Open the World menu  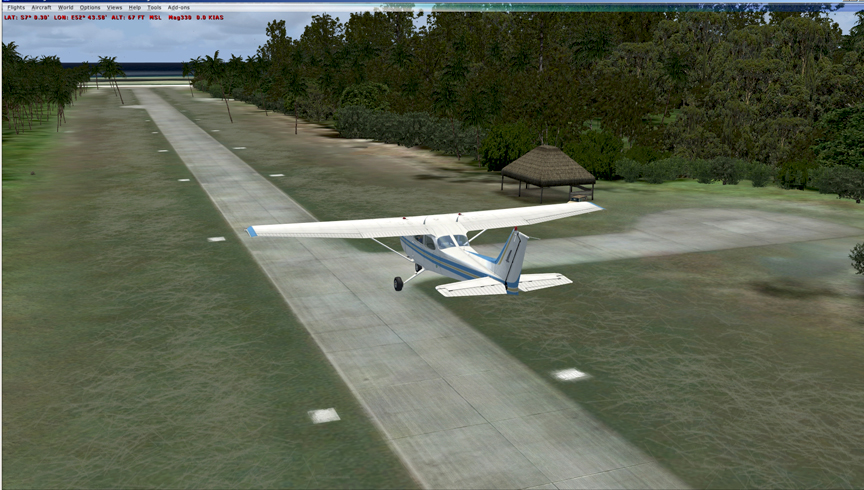[65, 7]
